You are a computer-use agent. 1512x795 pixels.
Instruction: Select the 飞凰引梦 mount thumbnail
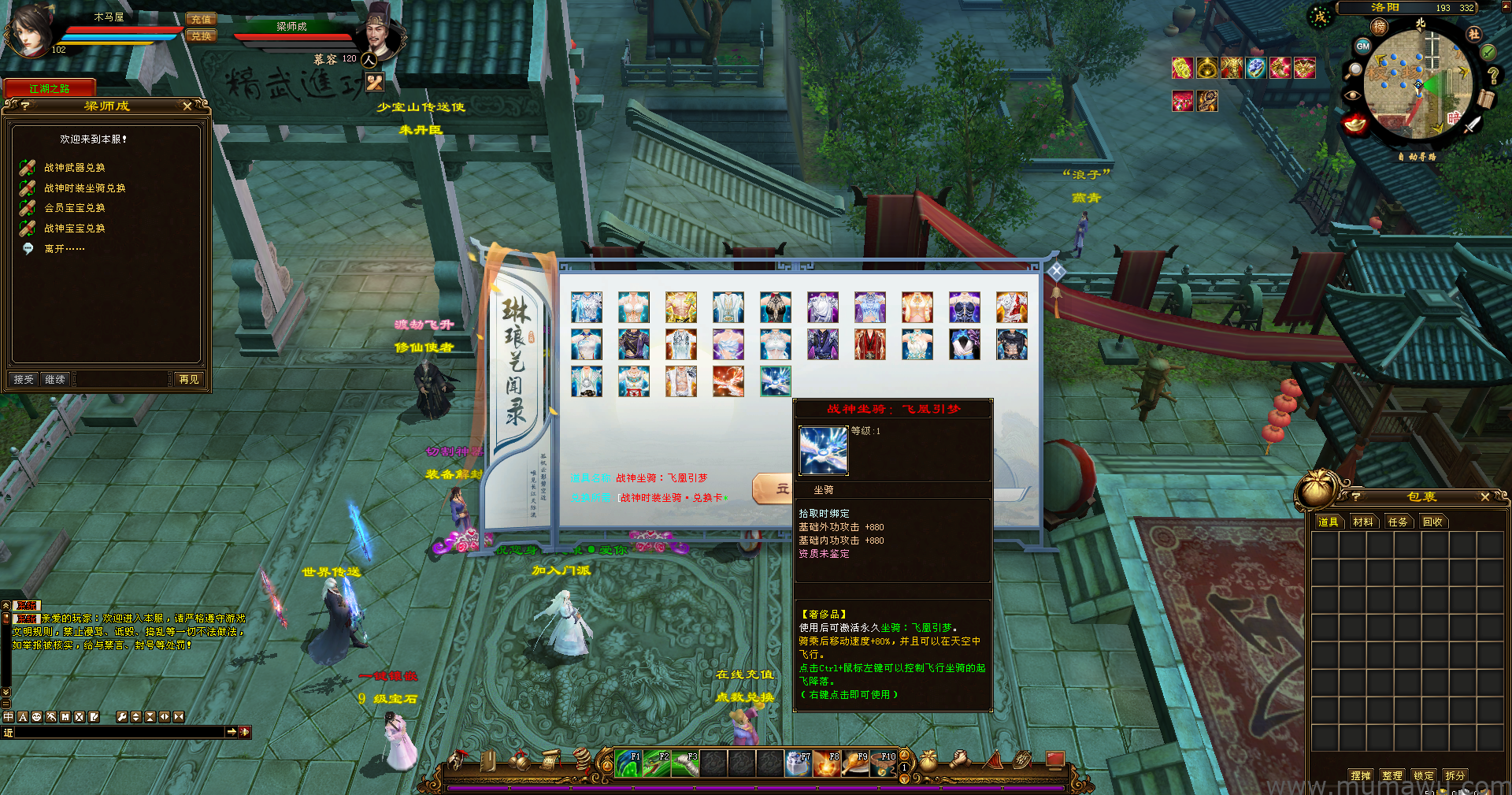(x=775, y=381)
